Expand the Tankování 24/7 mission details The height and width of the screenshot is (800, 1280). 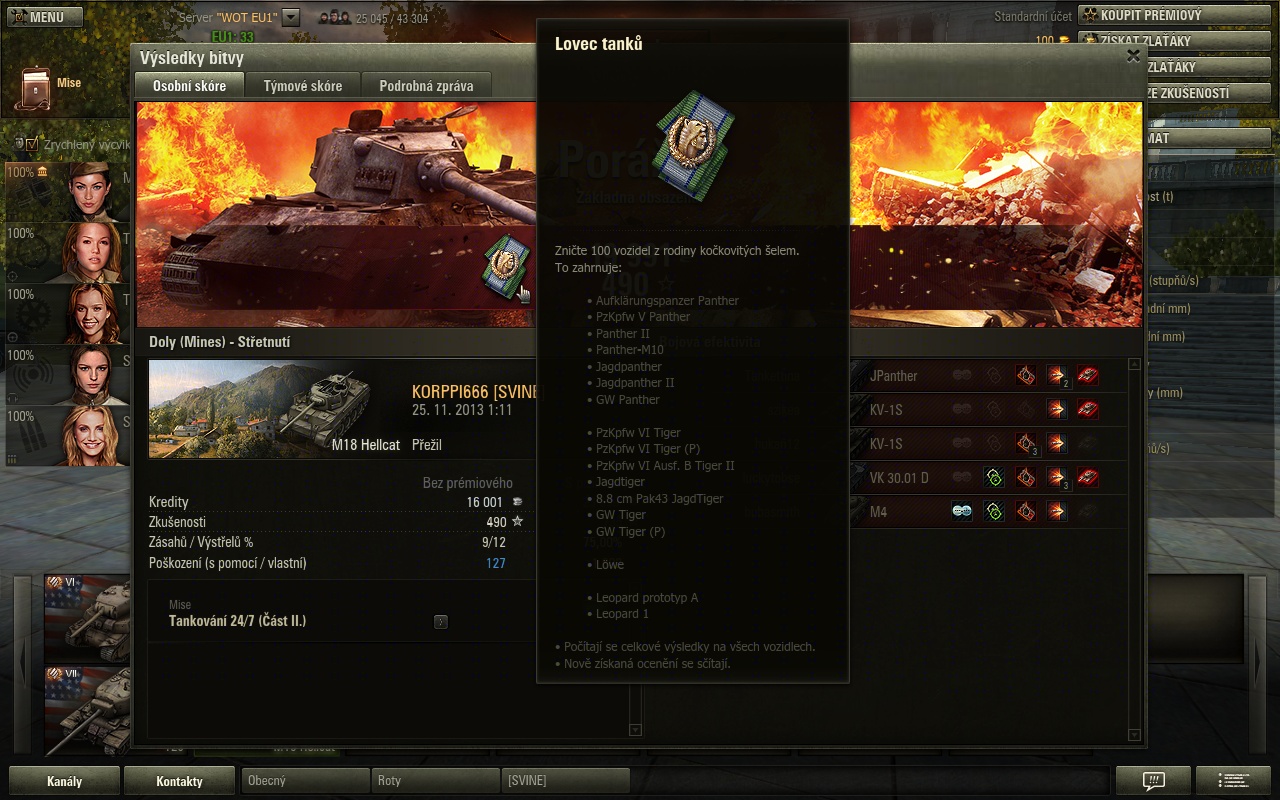point(441,622)
